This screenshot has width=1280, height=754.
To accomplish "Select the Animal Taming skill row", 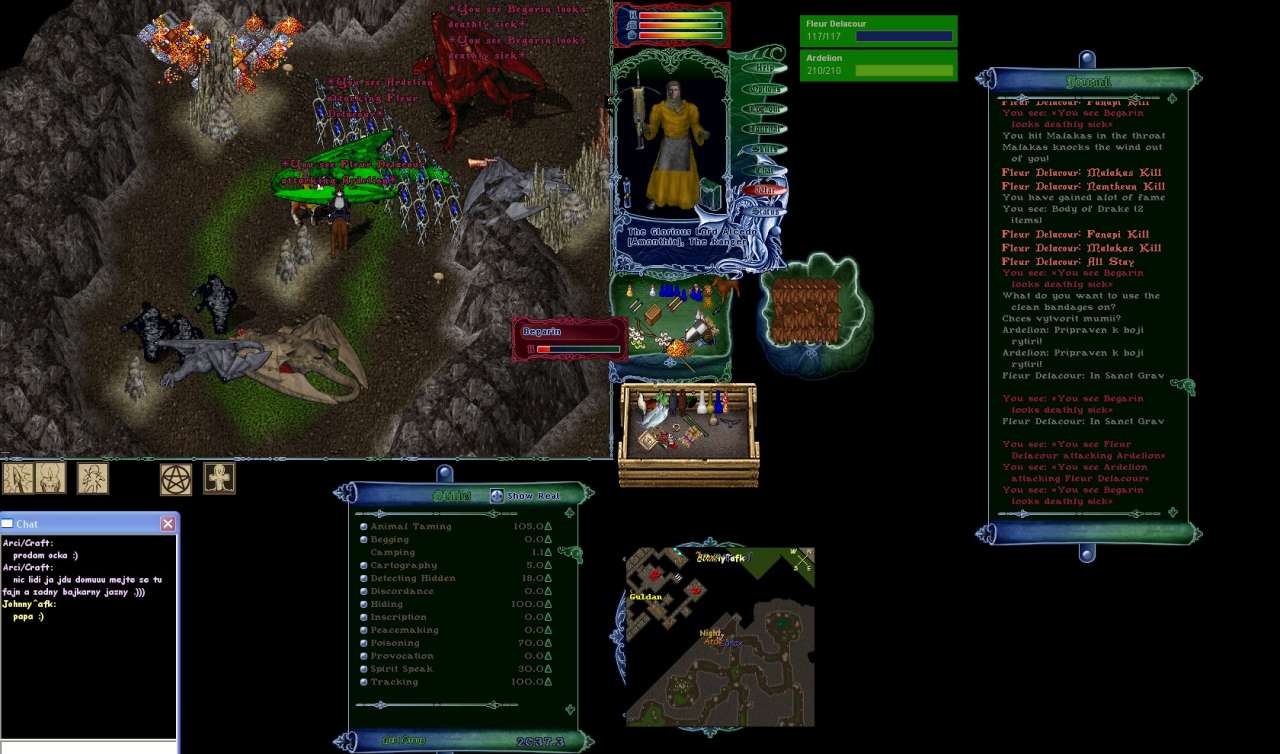I will click(x=411, y=527).
